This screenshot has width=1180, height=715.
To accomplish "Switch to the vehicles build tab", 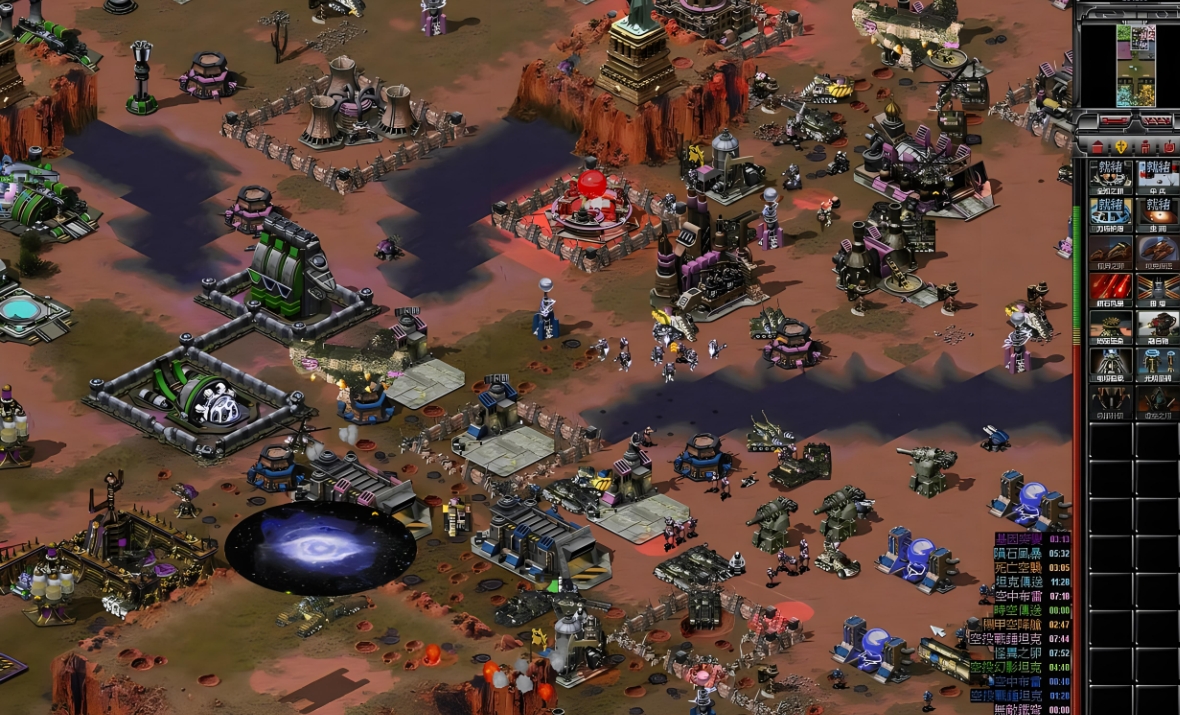I will click(x=1170, y=147).
